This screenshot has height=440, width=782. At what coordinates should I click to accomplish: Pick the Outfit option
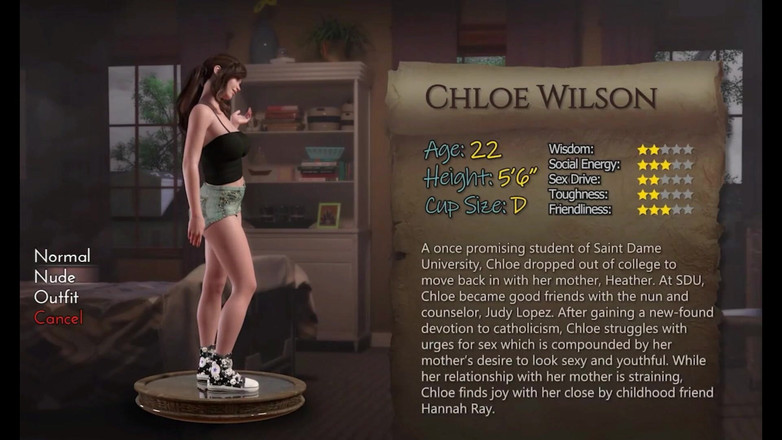tap(58, 298)
